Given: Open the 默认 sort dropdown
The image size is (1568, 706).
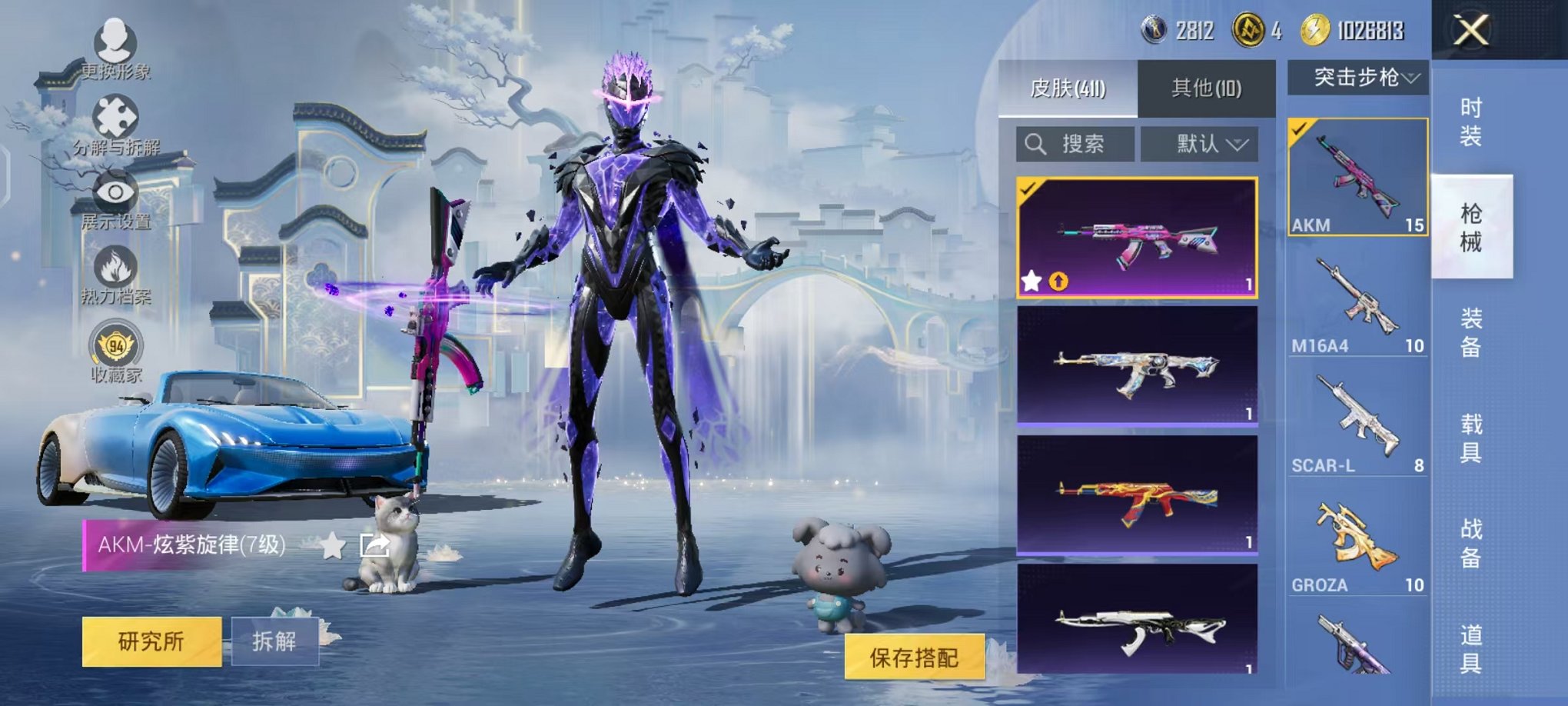Looking at the screenshot, I should tap(1199, 144).
